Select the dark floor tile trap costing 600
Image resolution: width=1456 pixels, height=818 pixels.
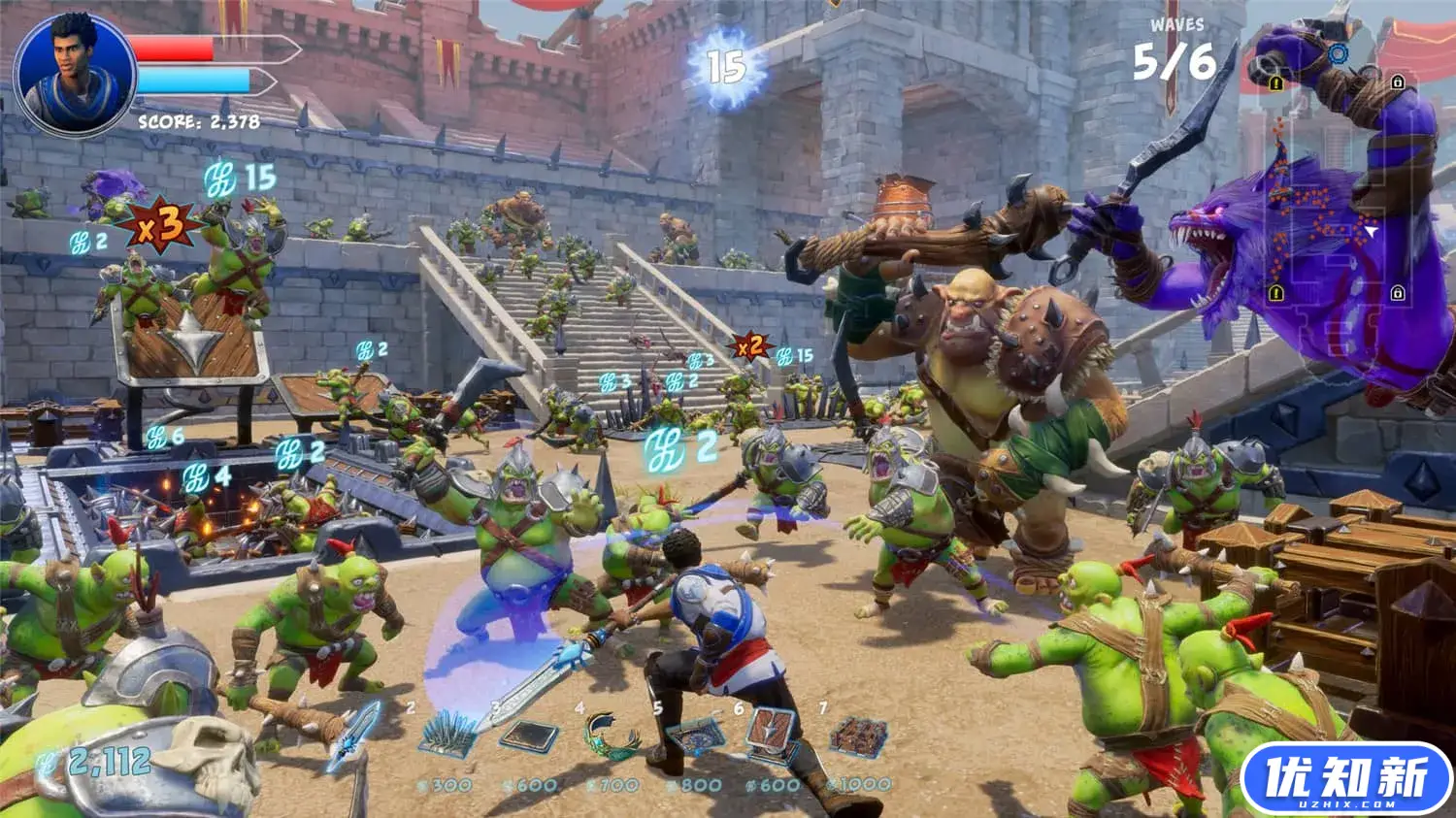[528, 736]
